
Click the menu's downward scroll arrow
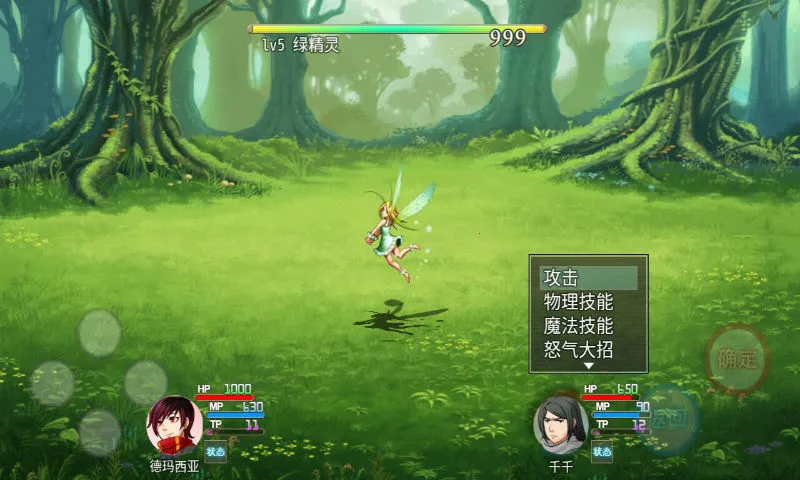(x=589, y=367)
